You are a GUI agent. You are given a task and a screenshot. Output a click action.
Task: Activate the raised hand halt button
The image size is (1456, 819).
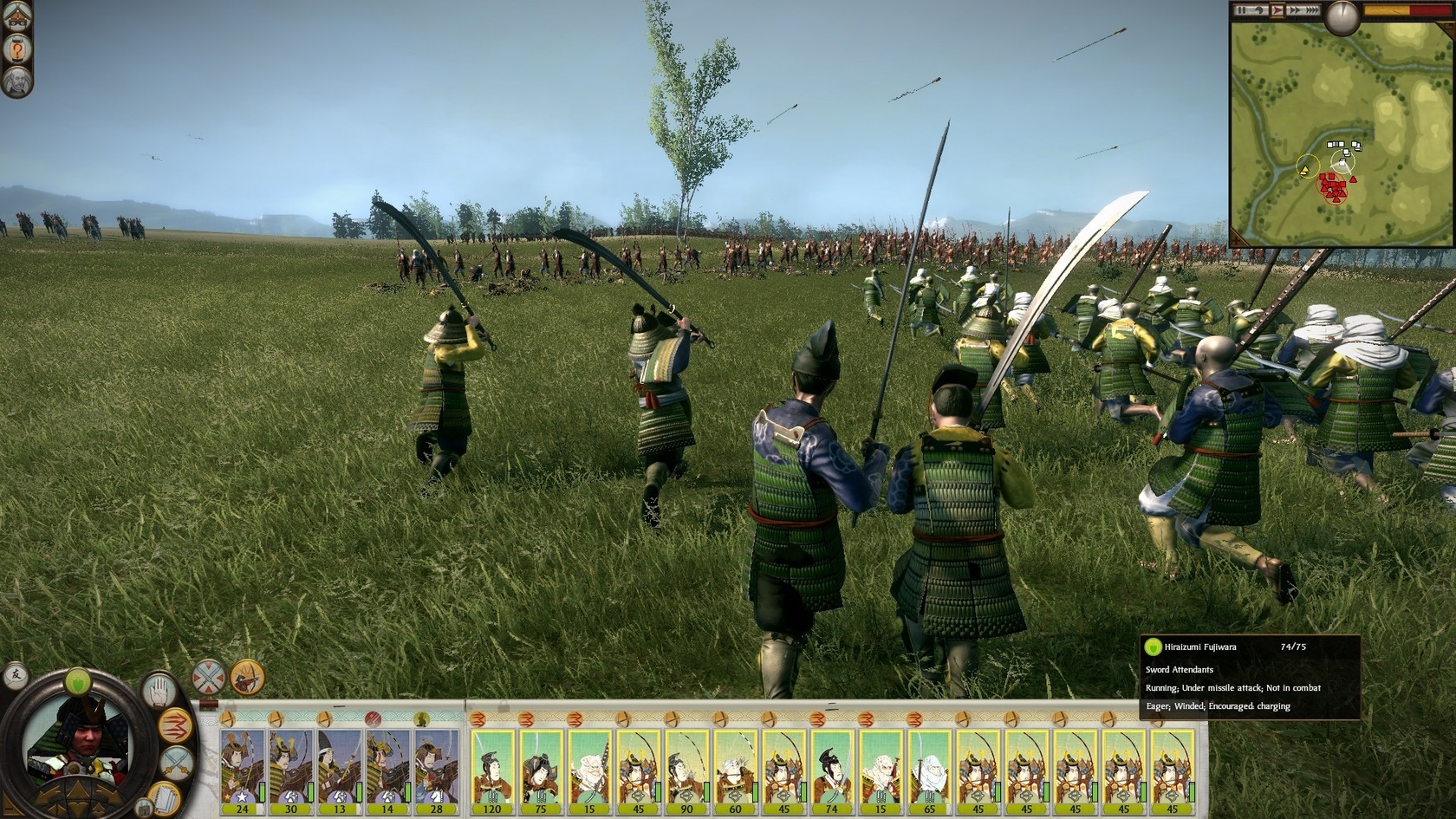159,691
